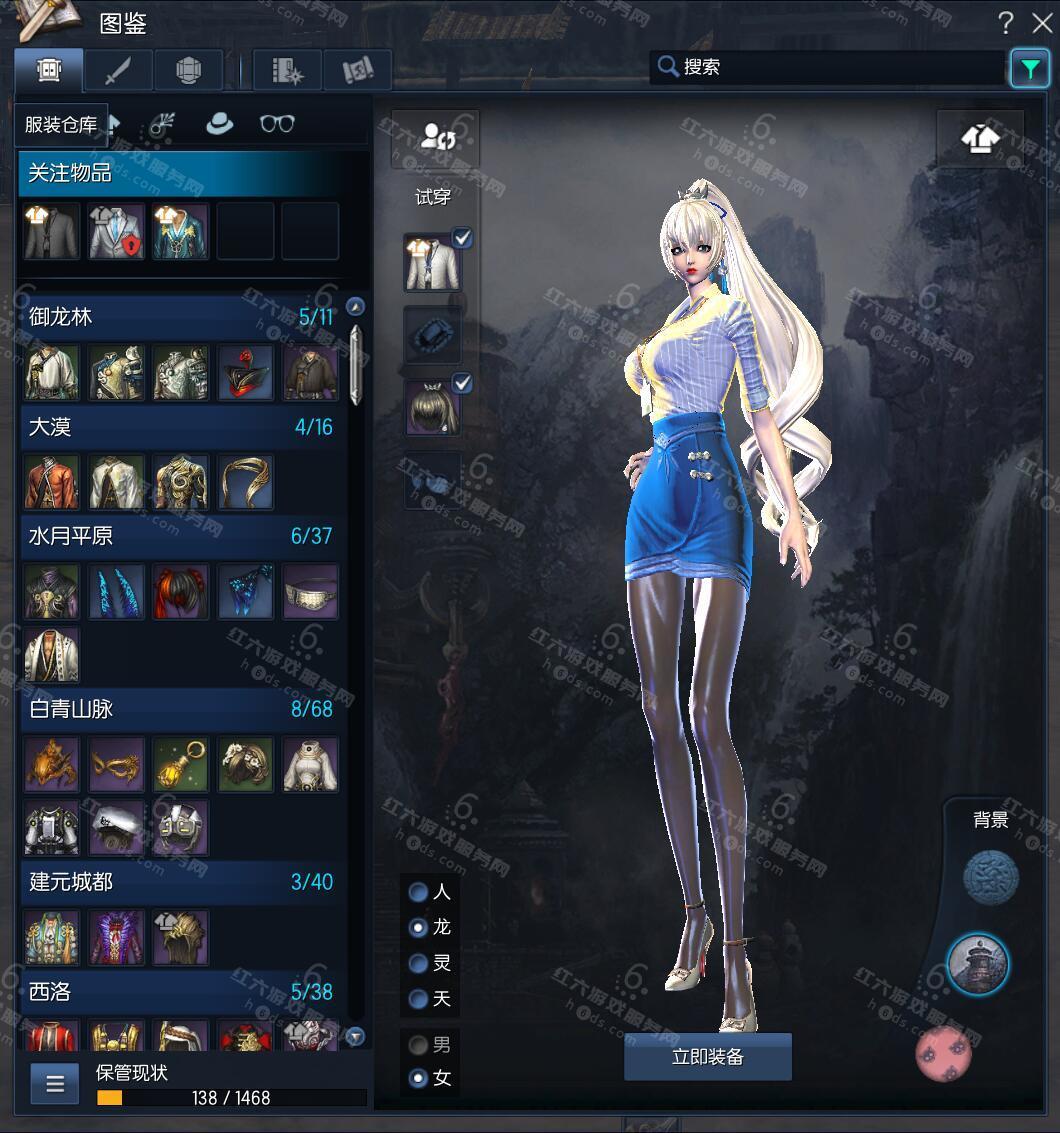The image size is (1060, 1133).
Task: Choose the 灵 race option
Action: pyautogui.click(x=419, y=963)
